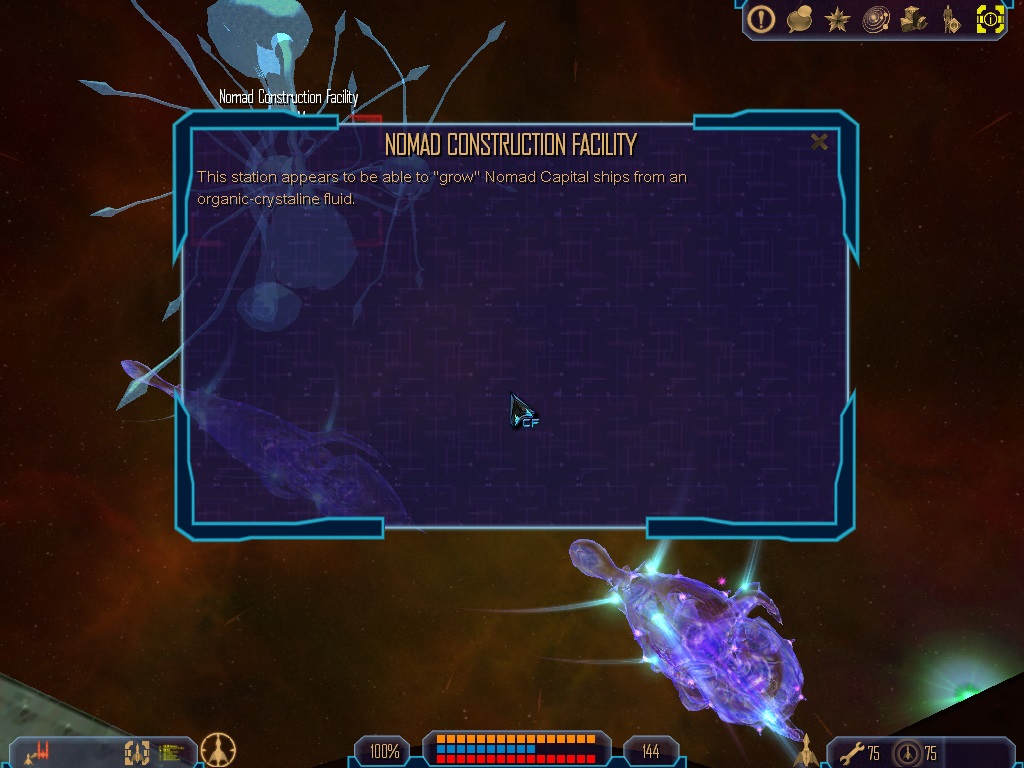Open the cargo inventory crates icon

click(914, 19)
